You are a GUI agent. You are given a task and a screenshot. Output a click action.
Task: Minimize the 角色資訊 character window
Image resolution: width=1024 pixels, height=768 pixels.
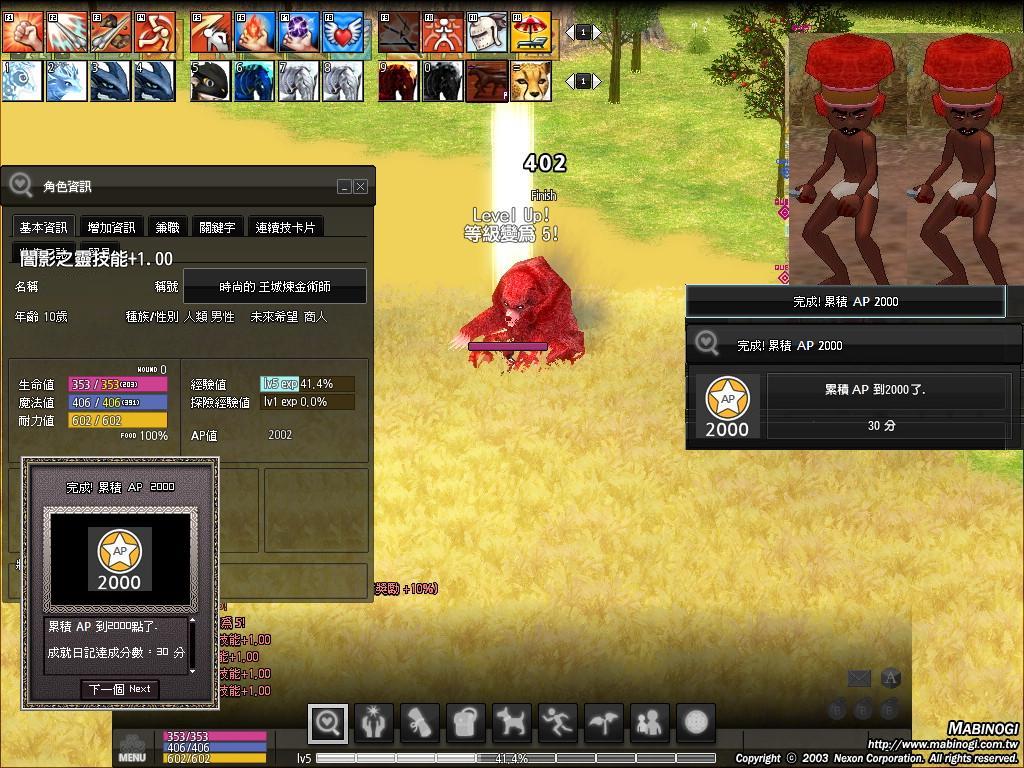(345, 187)
